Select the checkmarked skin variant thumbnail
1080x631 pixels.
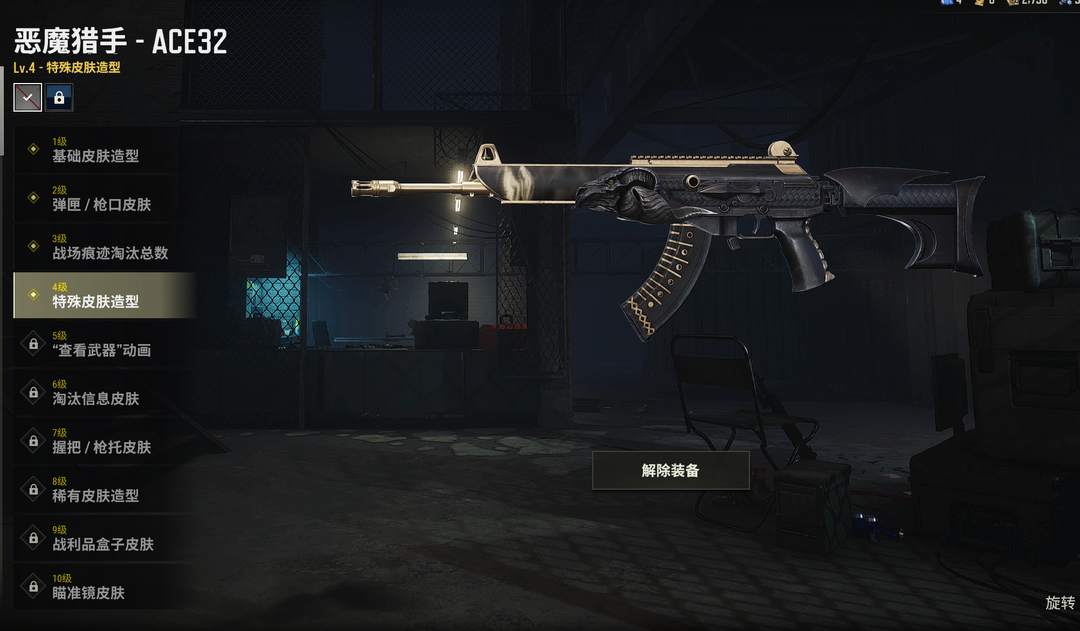pyautogui.click(x=27, y=97)
